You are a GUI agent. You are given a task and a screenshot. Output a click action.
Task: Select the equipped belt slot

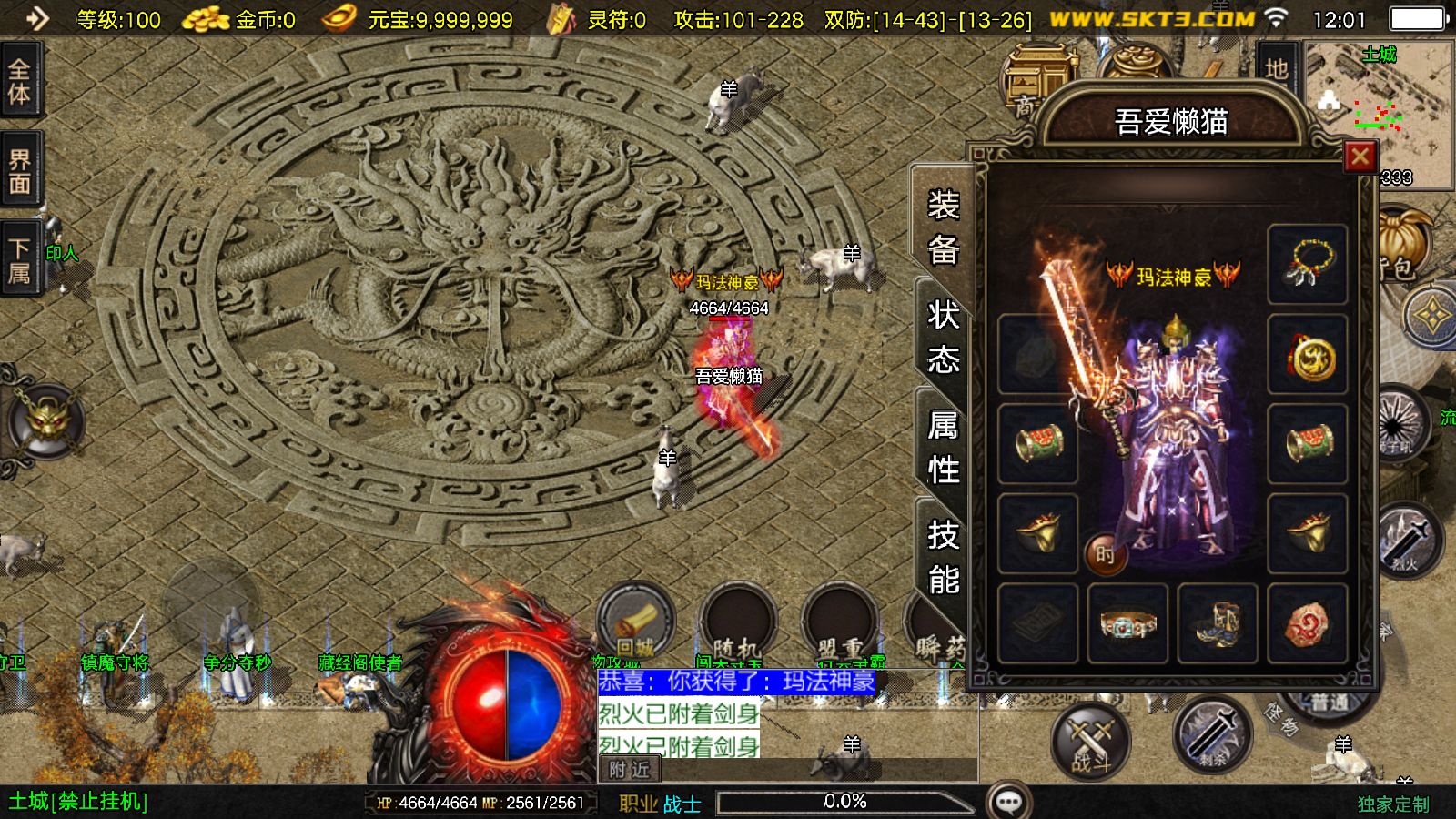click(x=1127, y=623)
